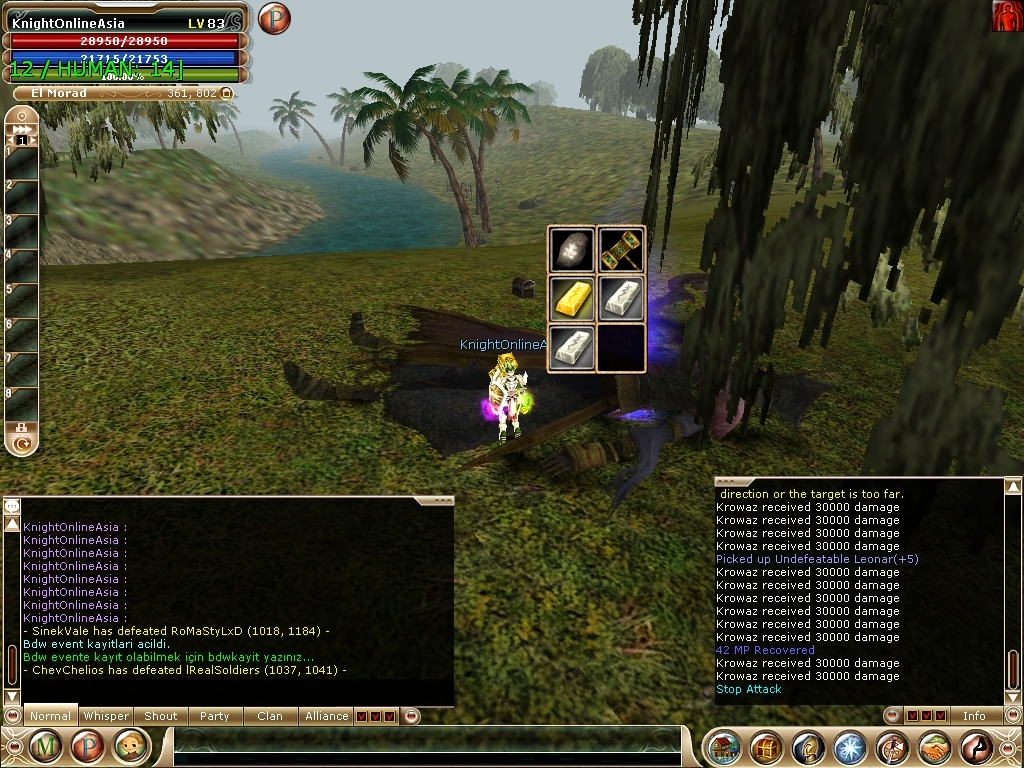The width and height of the screenshot is (1024, 768).
Task: Switch to the Clan chat channel
Action: [270, 716]
